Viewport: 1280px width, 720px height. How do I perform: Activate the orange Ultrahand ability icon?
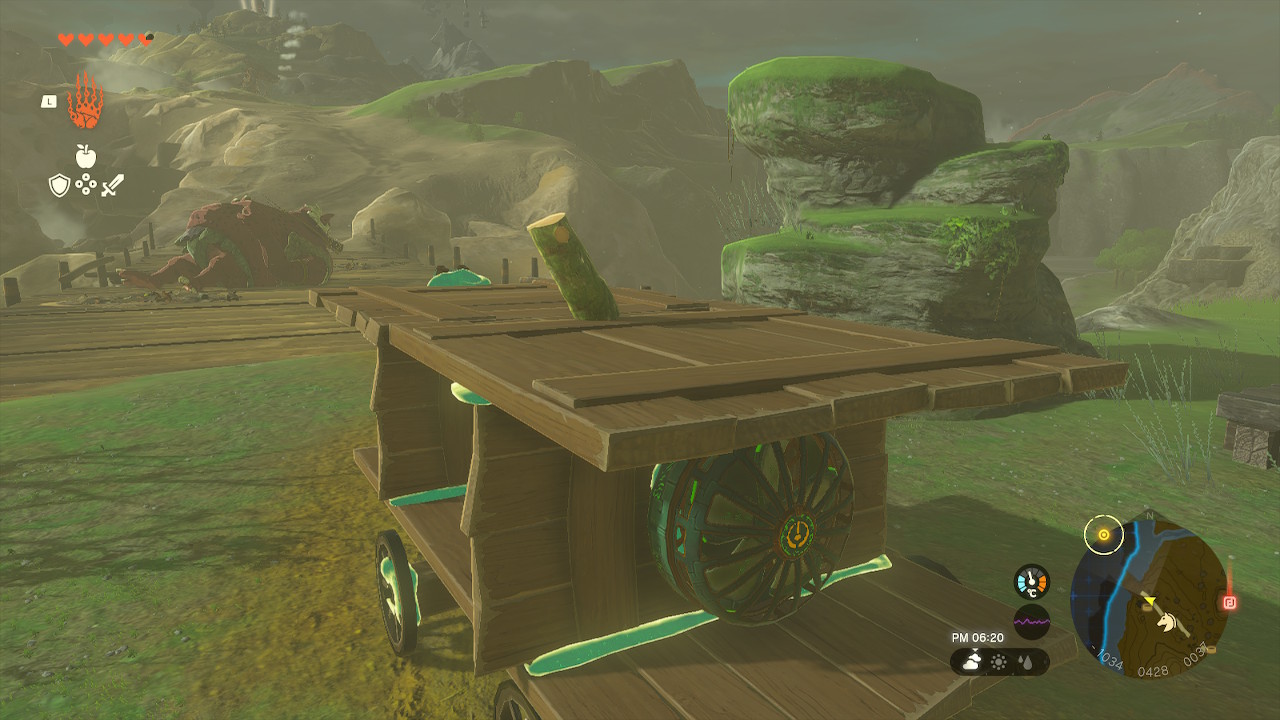point(85,101)
